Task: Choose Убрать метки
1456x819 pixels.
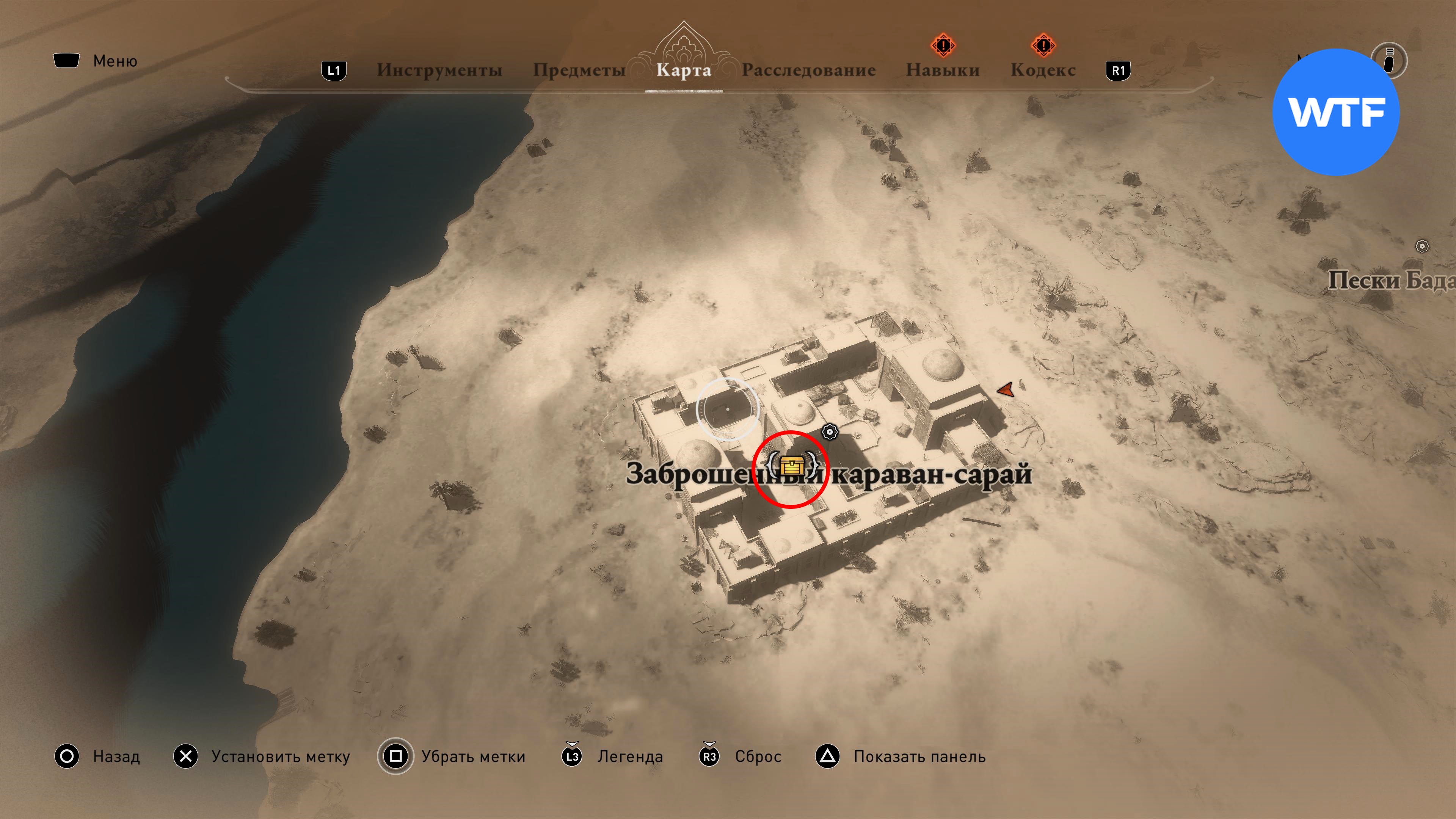Action: (473, 756)
